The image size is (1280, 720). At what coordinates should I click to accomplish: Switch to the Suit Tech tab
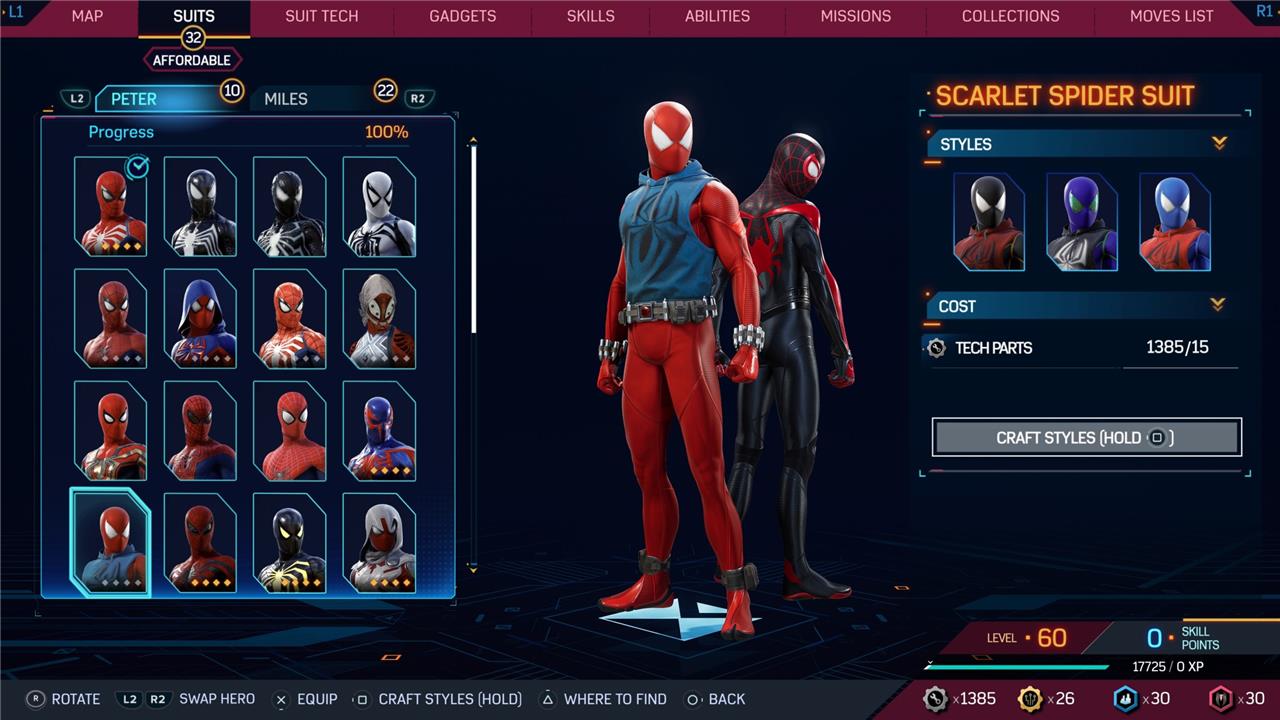click(x=321, y=16)
